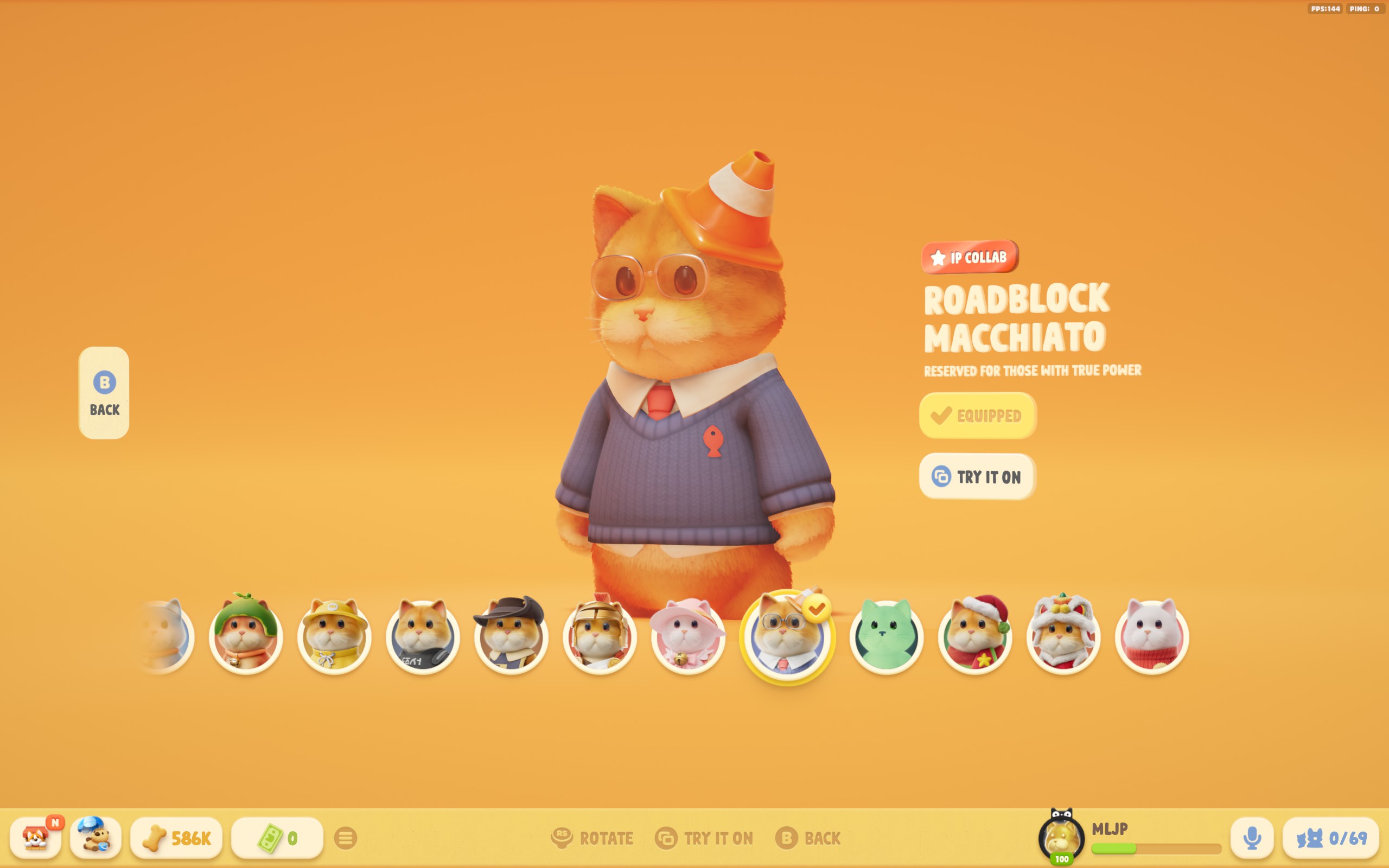Screen dimensions: 1389x868
Task: Open the dog house home icon
Action: pyautogui.click(x=36, y=838)
